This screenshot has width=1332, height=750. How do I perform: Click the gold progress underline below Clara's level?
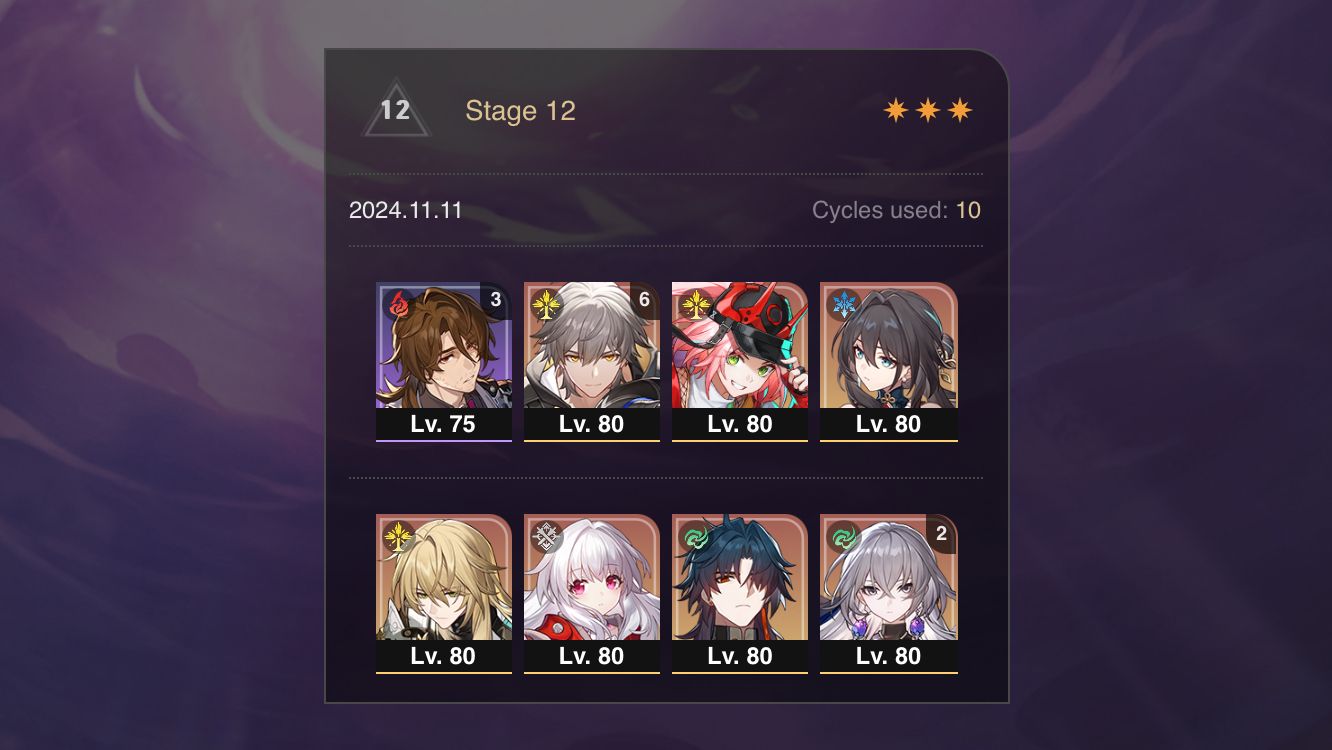click(x=592, y=671)
